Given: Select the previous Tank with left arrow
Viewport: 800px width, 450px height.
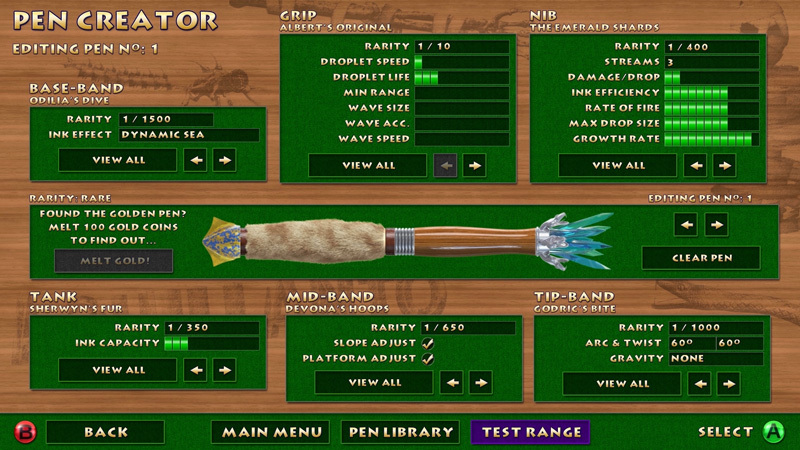Looking at the screenshot, I should tap(195, 370).
